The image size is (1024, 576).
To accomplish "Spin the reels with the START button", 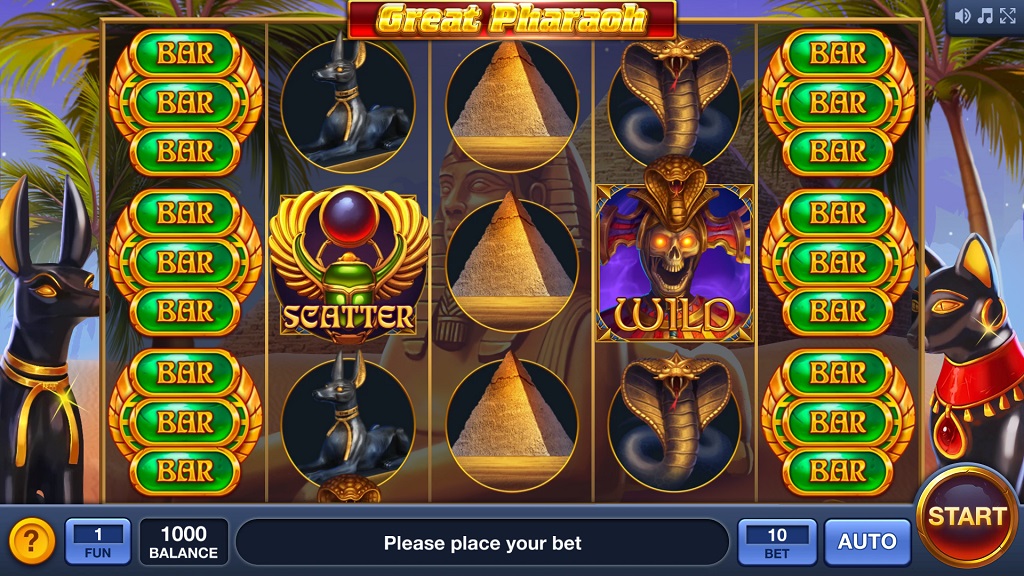I will point(966,516).
